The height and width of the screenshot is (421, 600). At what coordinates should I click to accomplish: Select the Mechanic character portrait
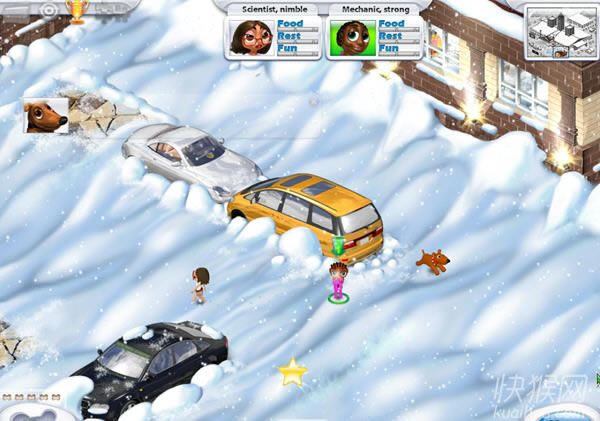[x=349, y=37]
